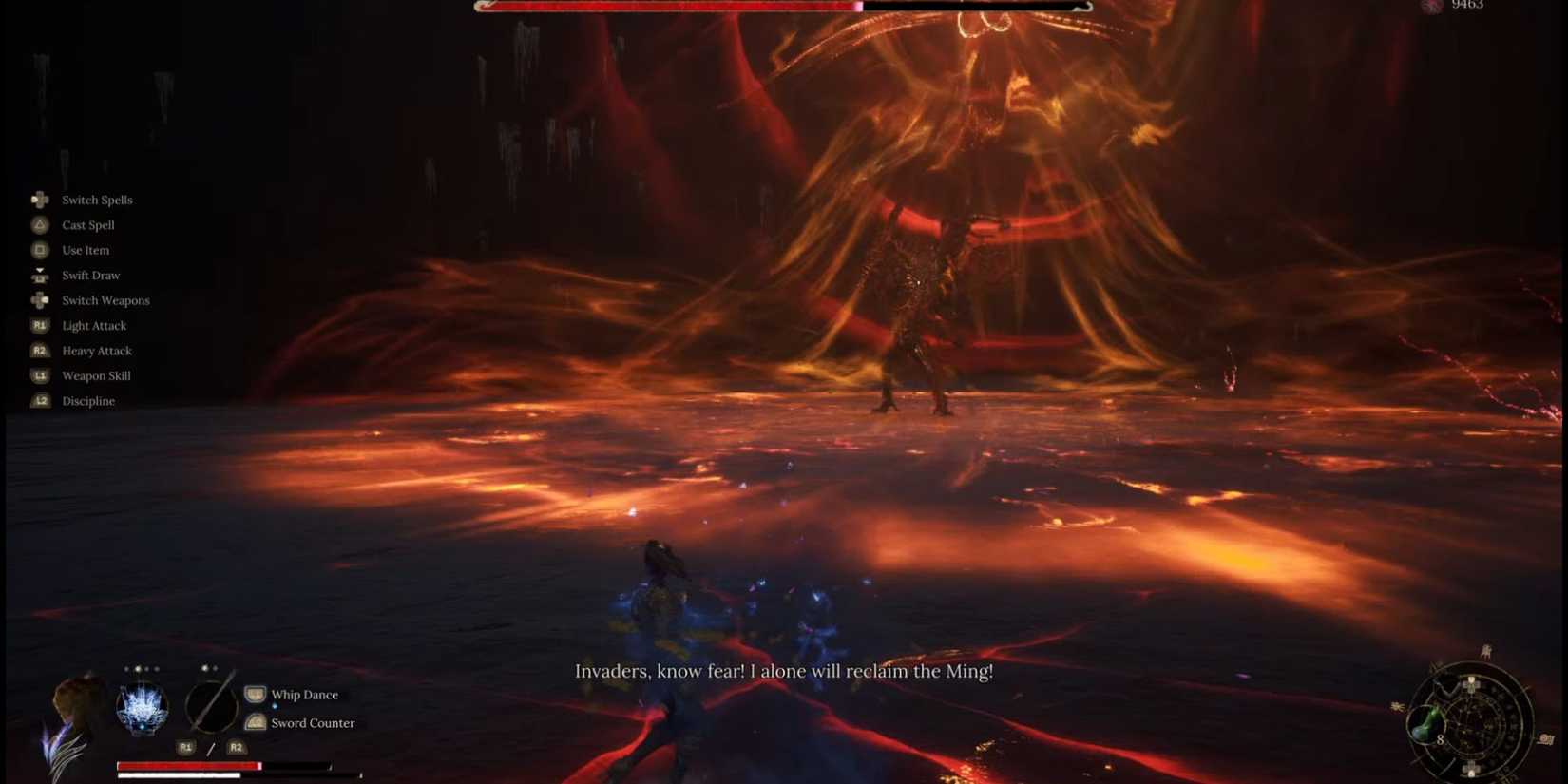The image size is (1568, 784).
Task: Click the Whip Dance label
Action: click(305, 694)
